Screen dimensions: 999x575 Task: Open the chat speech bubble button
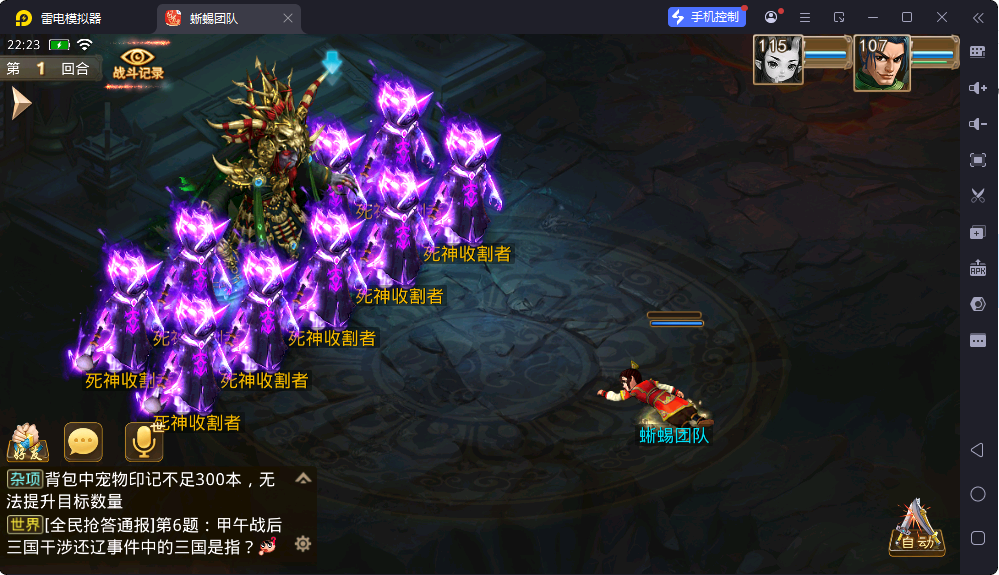tap(83, 442)
